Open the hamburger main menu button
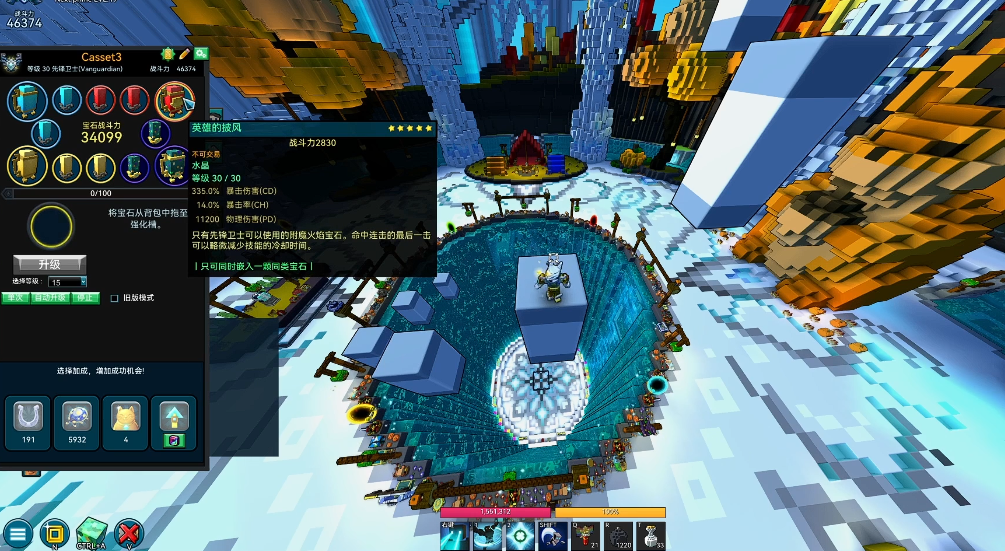The height and width of the screenshot is (551, 1005). click(x=17, y=533)
